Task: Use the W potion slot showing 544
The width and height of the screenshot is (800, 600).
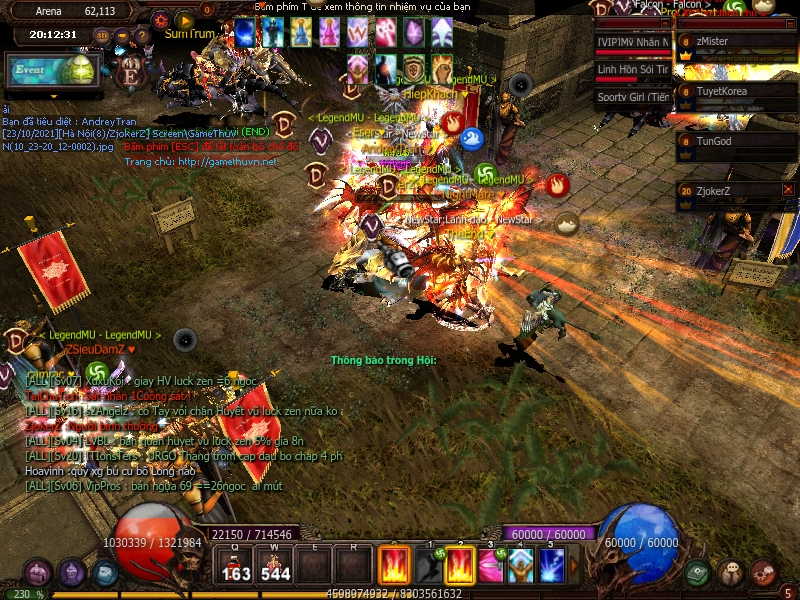Action: 275,565
